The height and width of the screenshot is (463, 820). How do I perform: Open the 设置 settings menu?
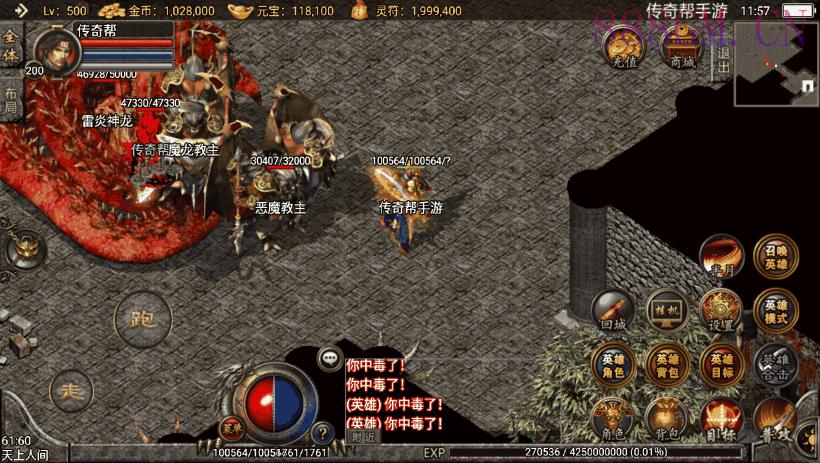[720, 311]
